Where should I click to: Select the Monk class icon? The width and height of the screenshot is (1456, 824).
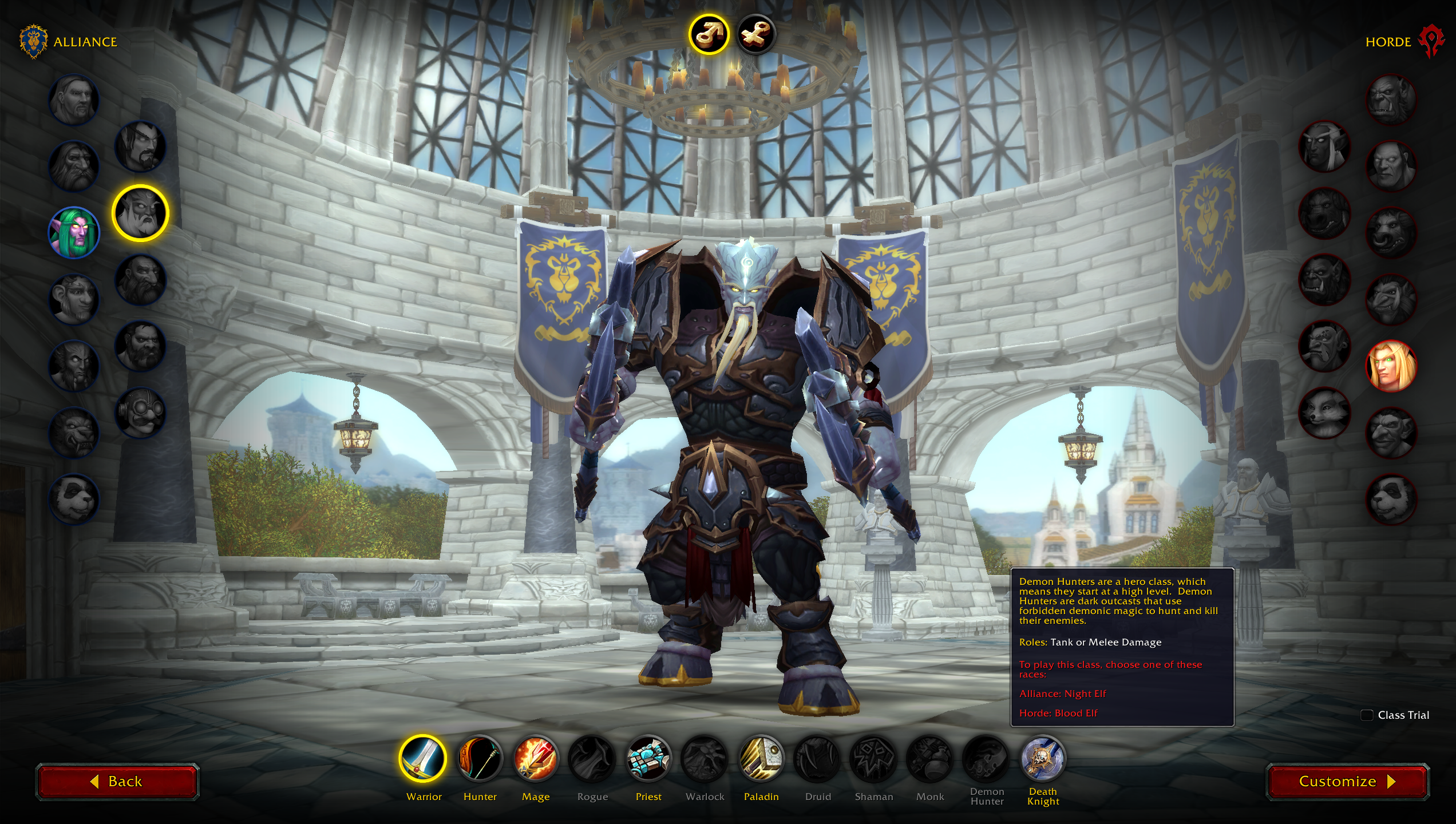pos(930,759)
